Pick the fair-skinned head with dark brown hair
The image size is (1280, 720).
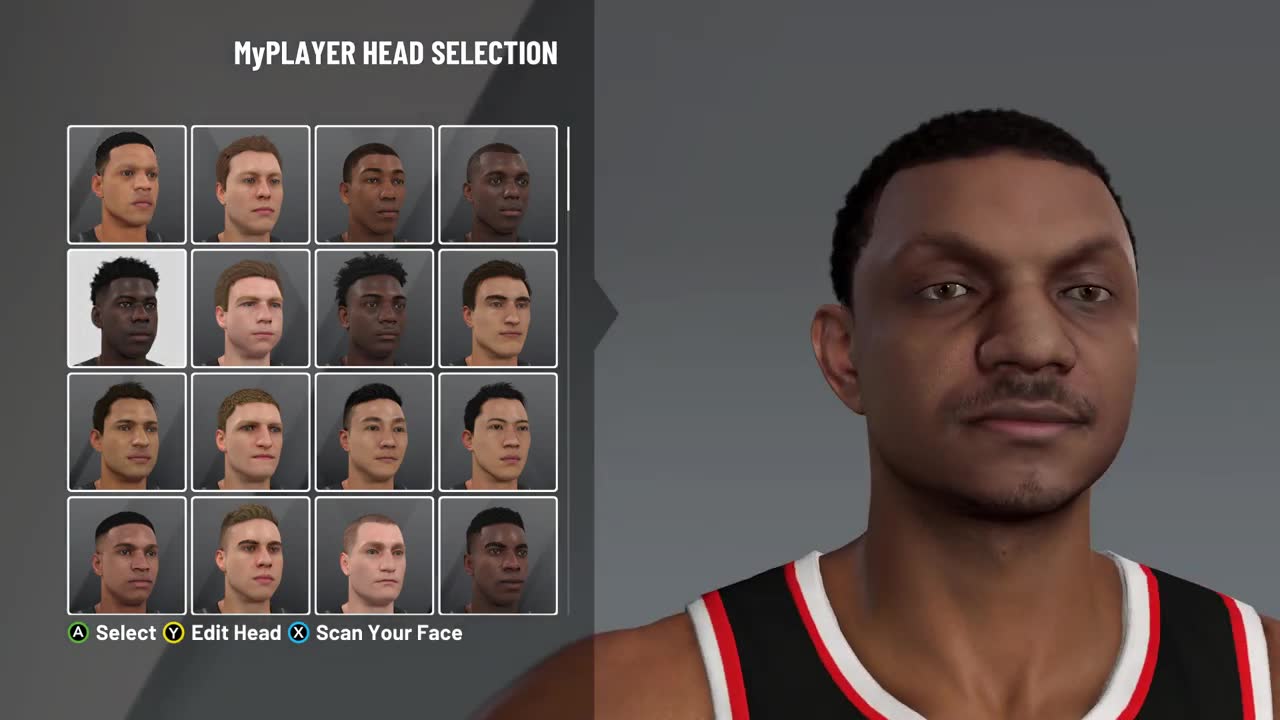[x=498, y=308]
